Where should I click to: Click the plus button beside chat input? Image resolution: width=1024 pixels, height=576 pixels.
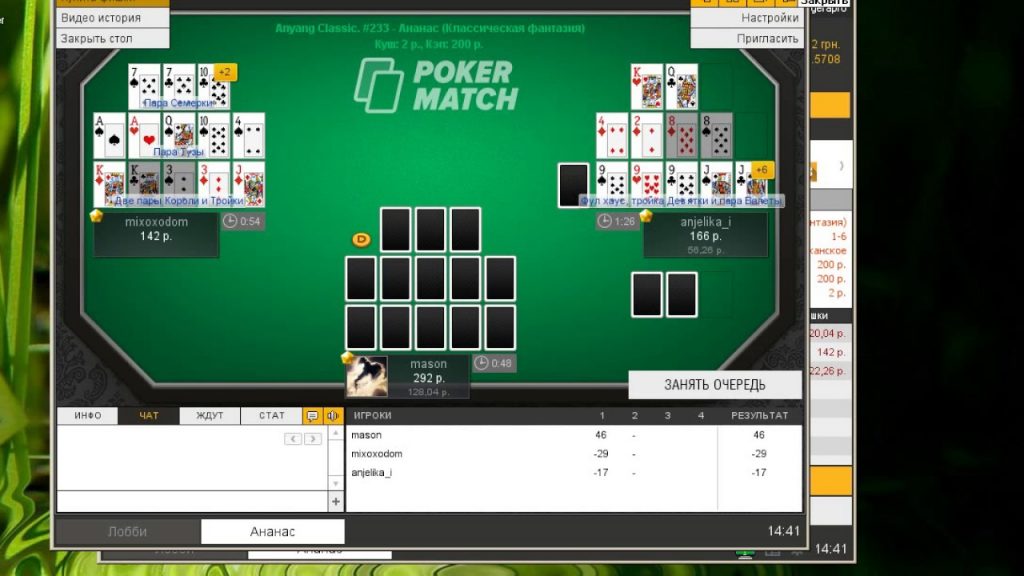tap(336, 502)
